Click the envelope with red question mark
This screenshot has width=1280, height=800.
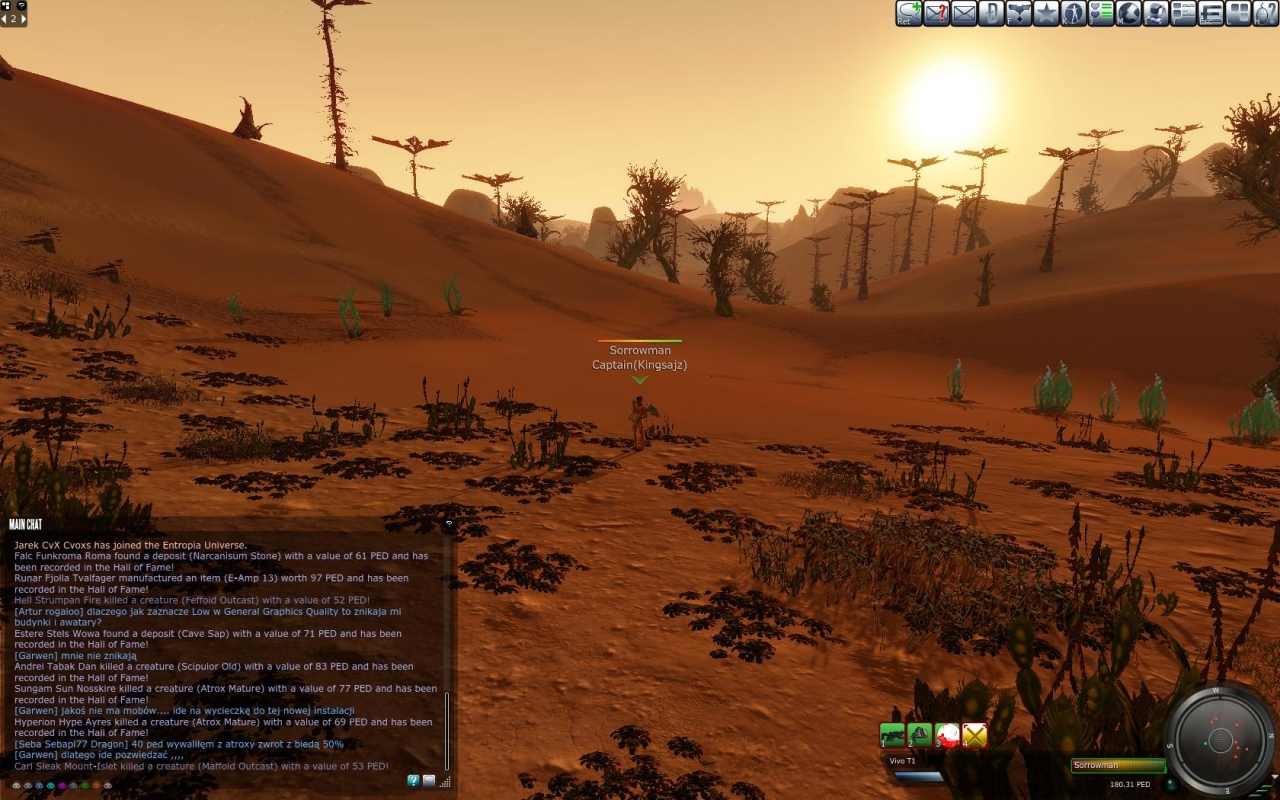[937, 13]
